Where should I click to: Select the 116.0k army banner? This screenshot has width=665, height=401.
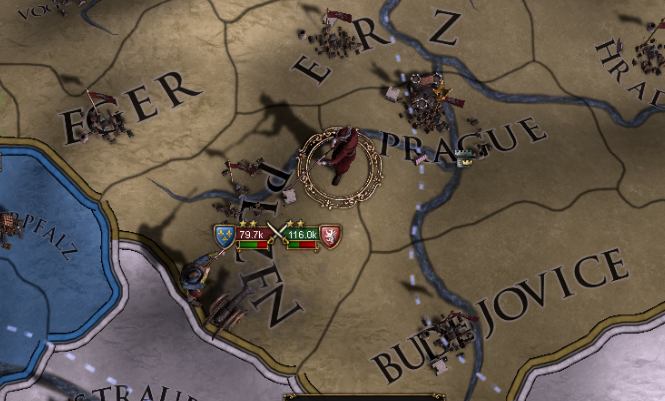300,235
